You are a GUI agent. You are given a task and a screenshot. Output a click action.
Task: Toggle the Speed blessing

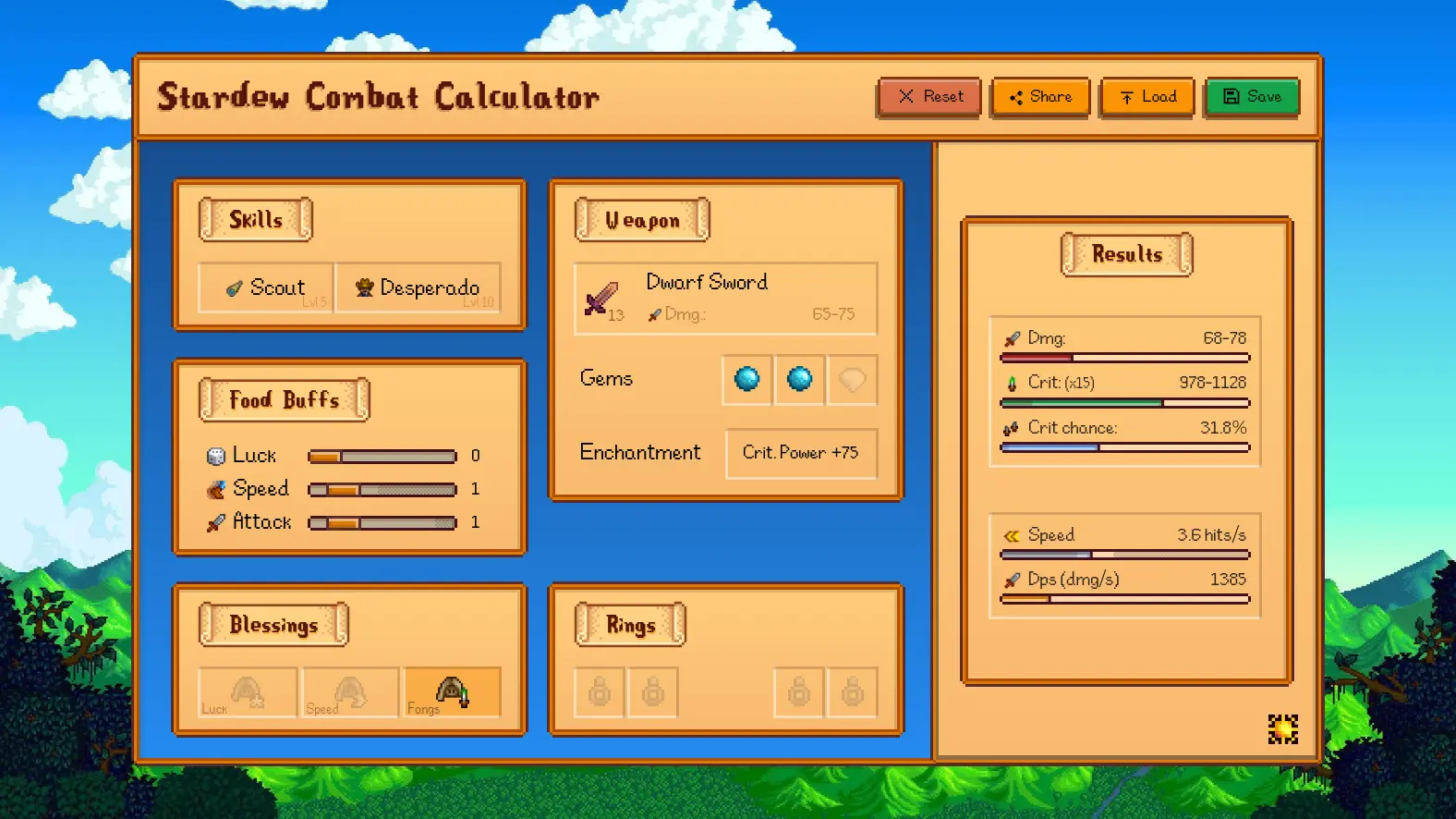point(350,692)
